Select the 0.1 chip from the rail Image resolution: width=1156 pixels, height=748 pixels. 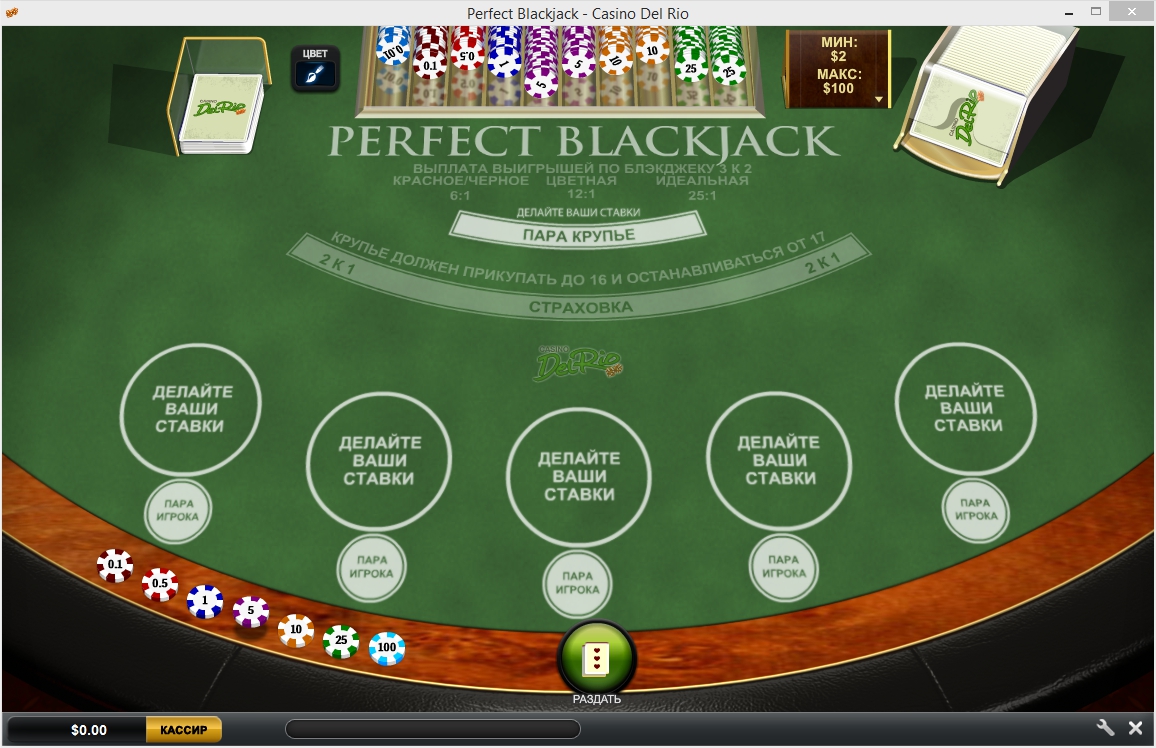(x=115, y=566)
